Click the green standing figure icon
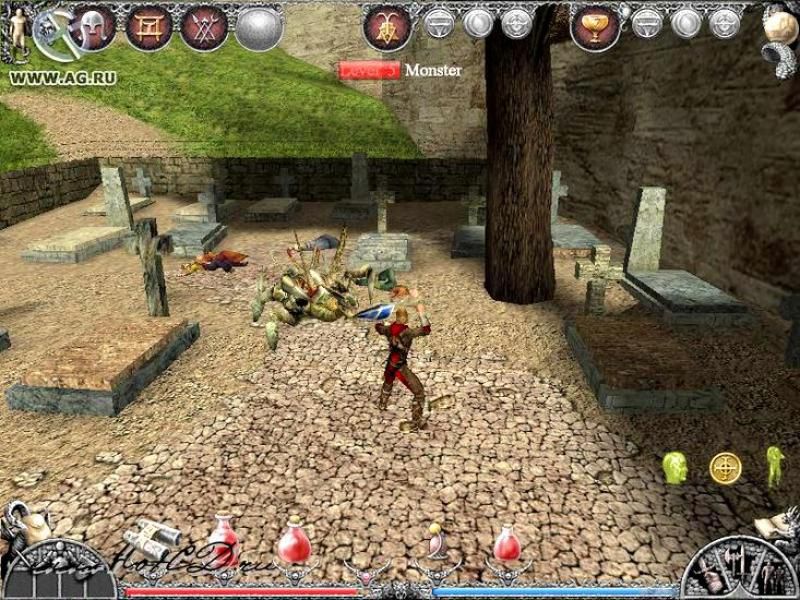 [x=774, y=466]
